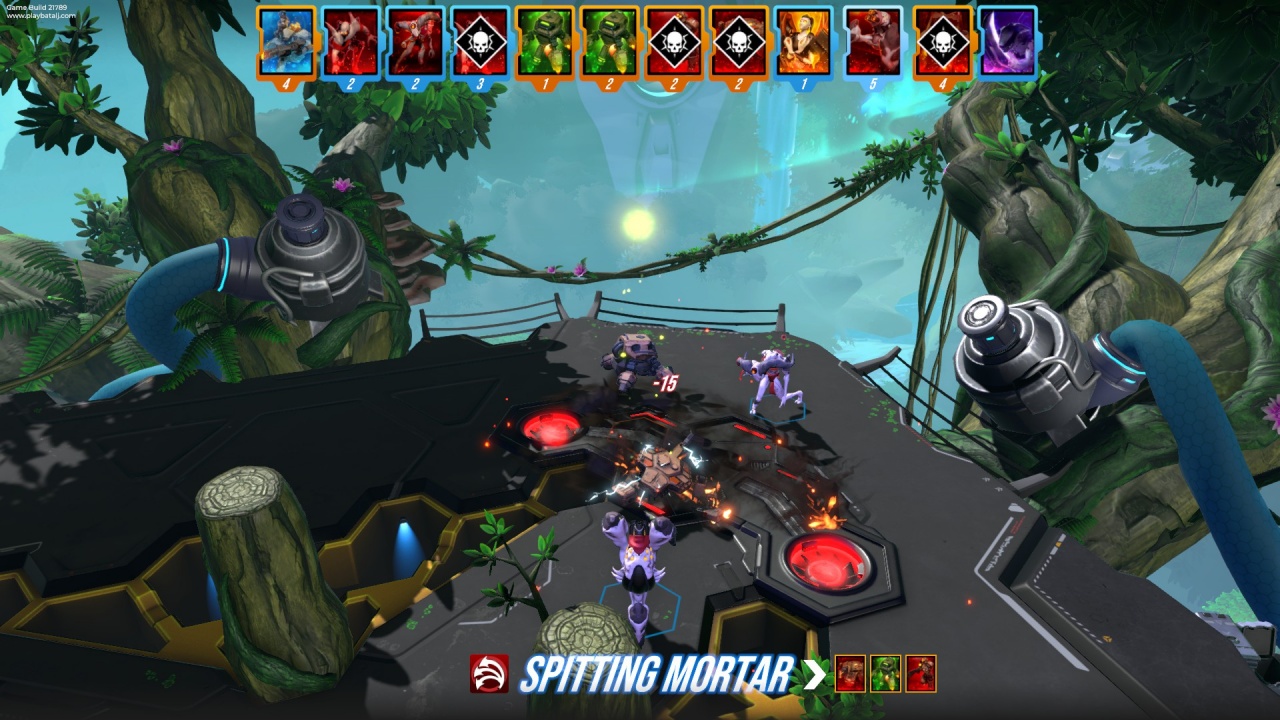The width and height of the screenshot is (1280, 720).
Task: Select the orange-background woman portrait
Action: click(804, 42)
